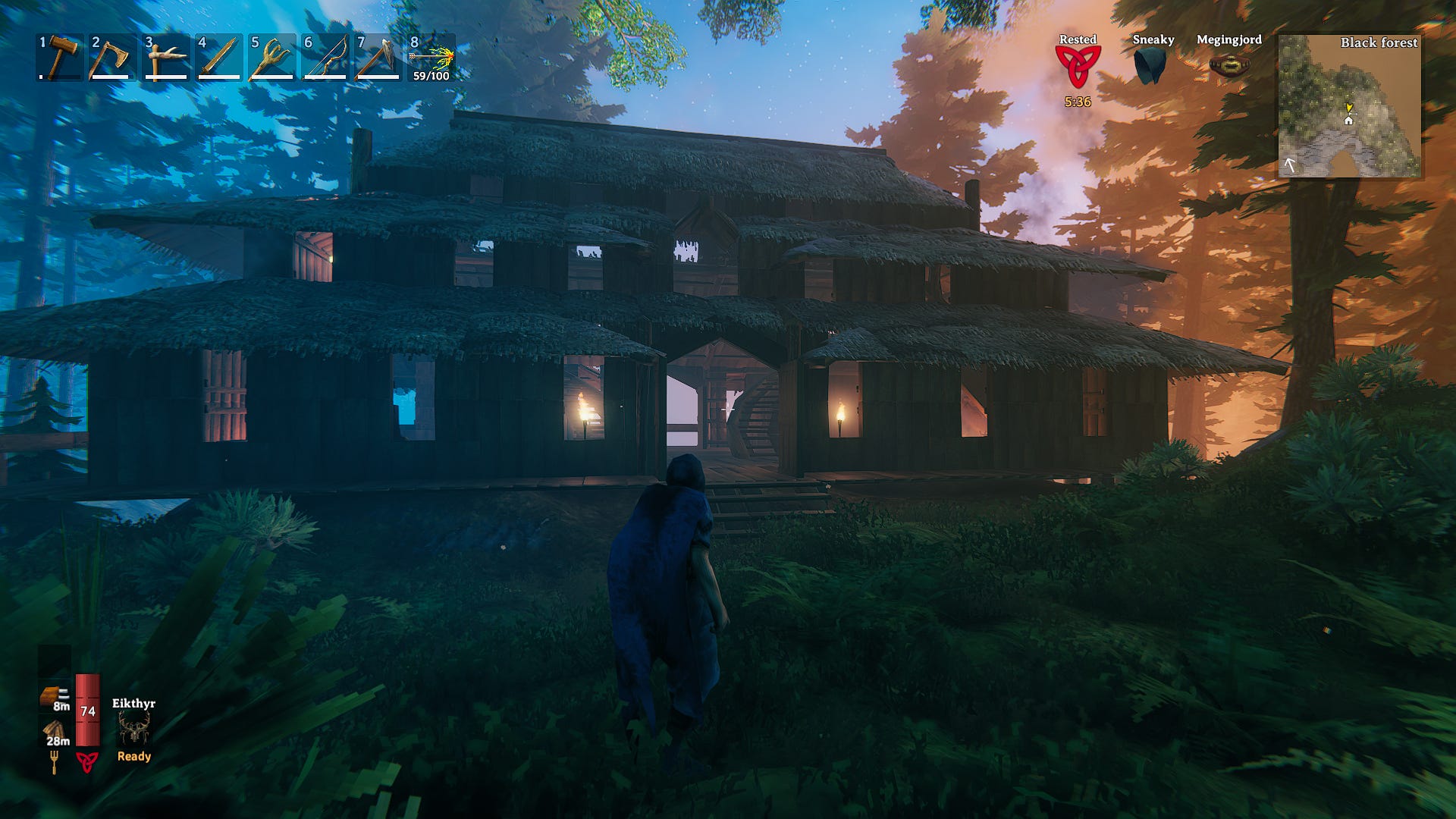The height and width of the screenshot is (819, 1456).
Task: Click the food slot with 8m remaining
Action: (x=55, y=698)
